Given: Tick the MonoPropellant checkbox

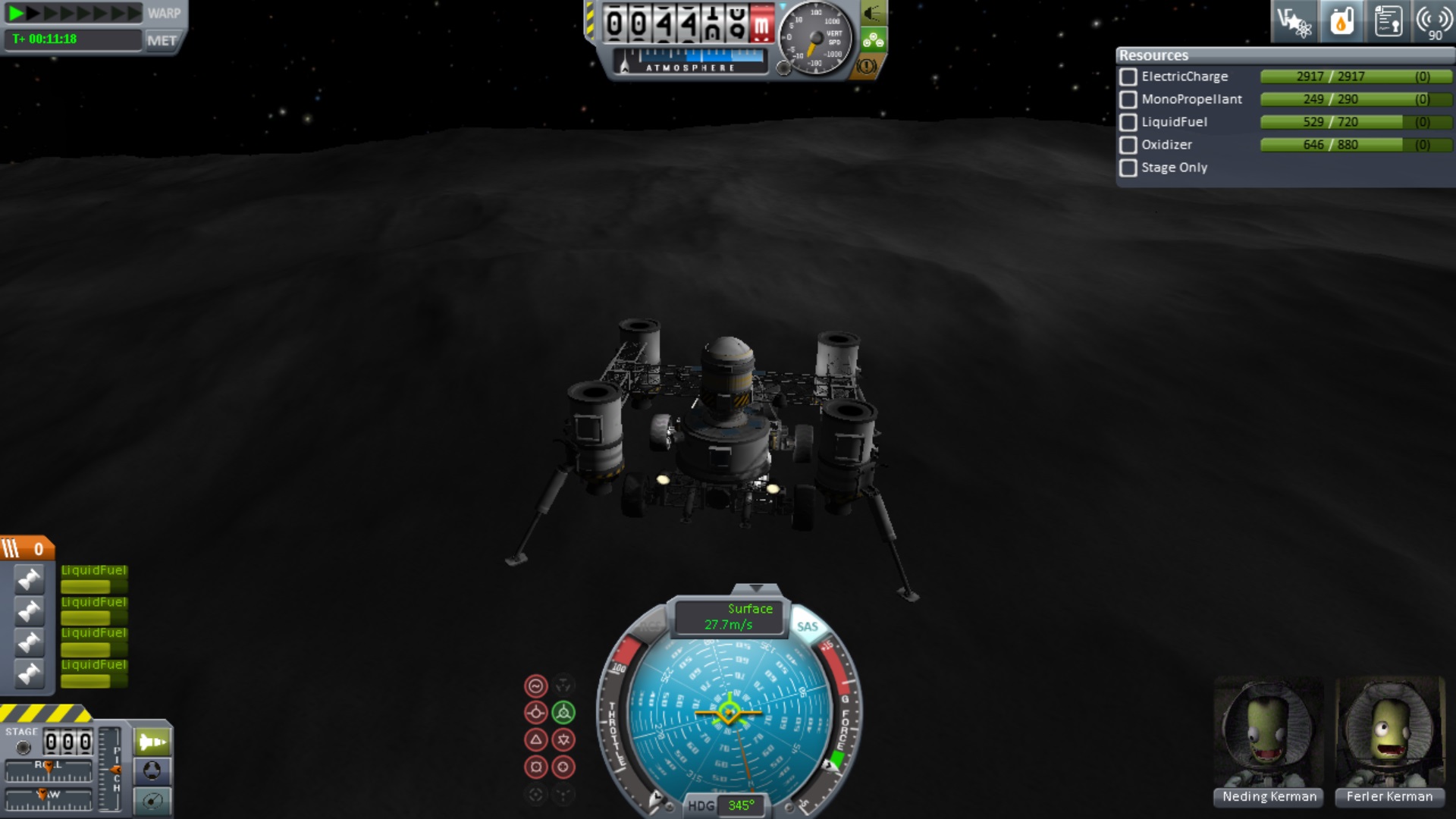Looking at the screenshot, I should pos(1128,99).
